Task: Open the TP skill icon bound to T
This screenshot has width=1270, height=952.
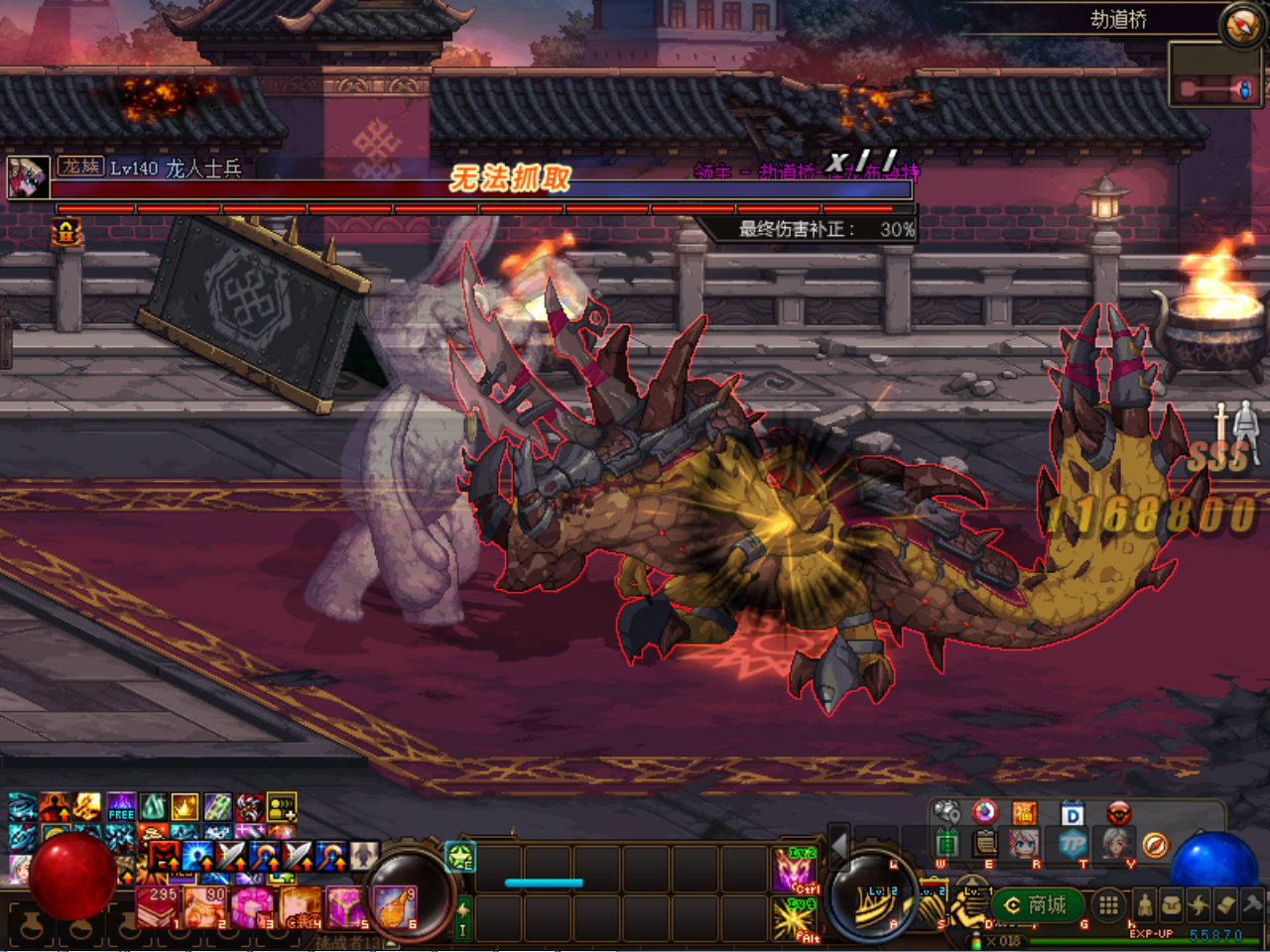Action: point(1073,843)
